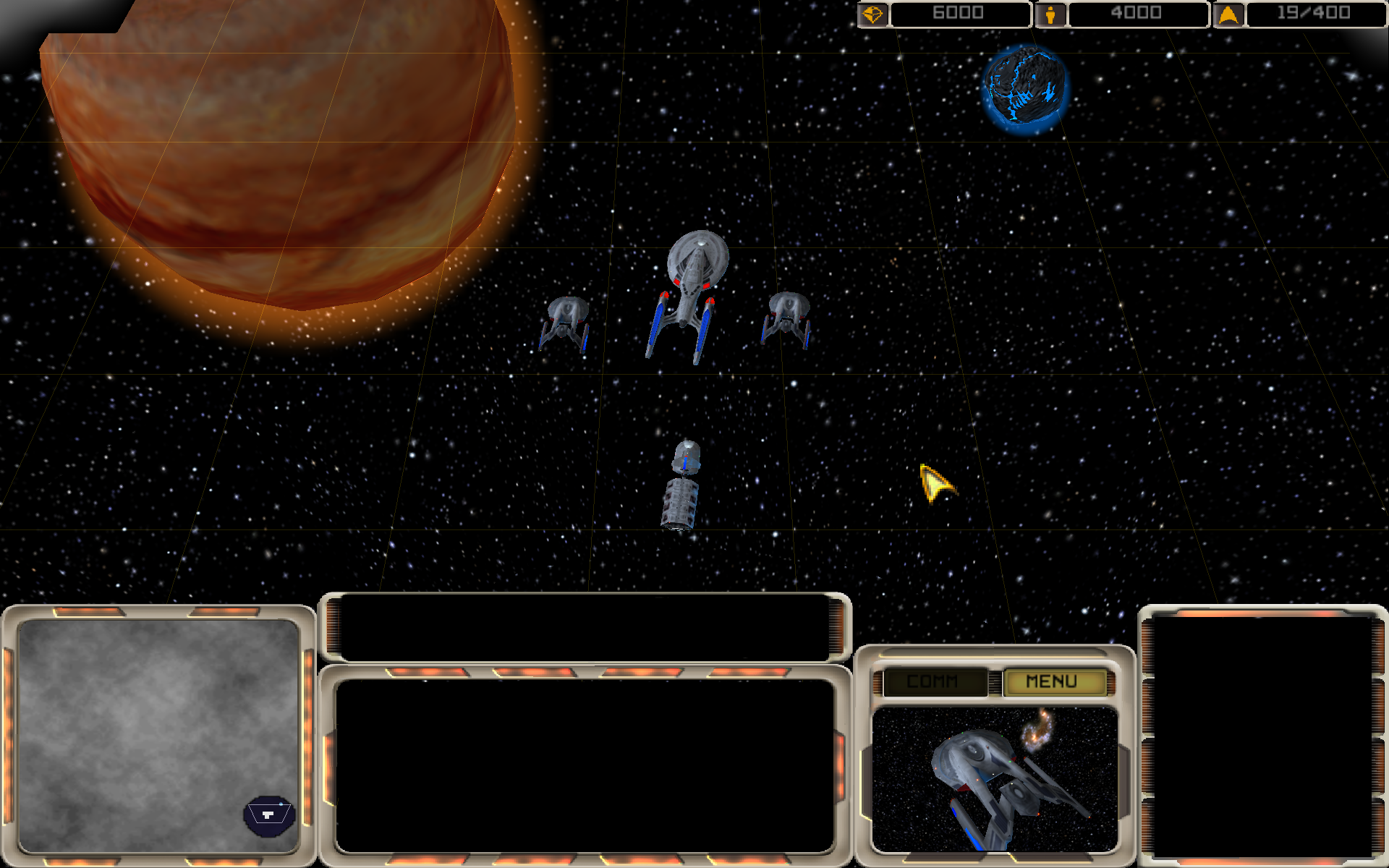
Task: Click the COMM button
Action: [x=933, y=681]
